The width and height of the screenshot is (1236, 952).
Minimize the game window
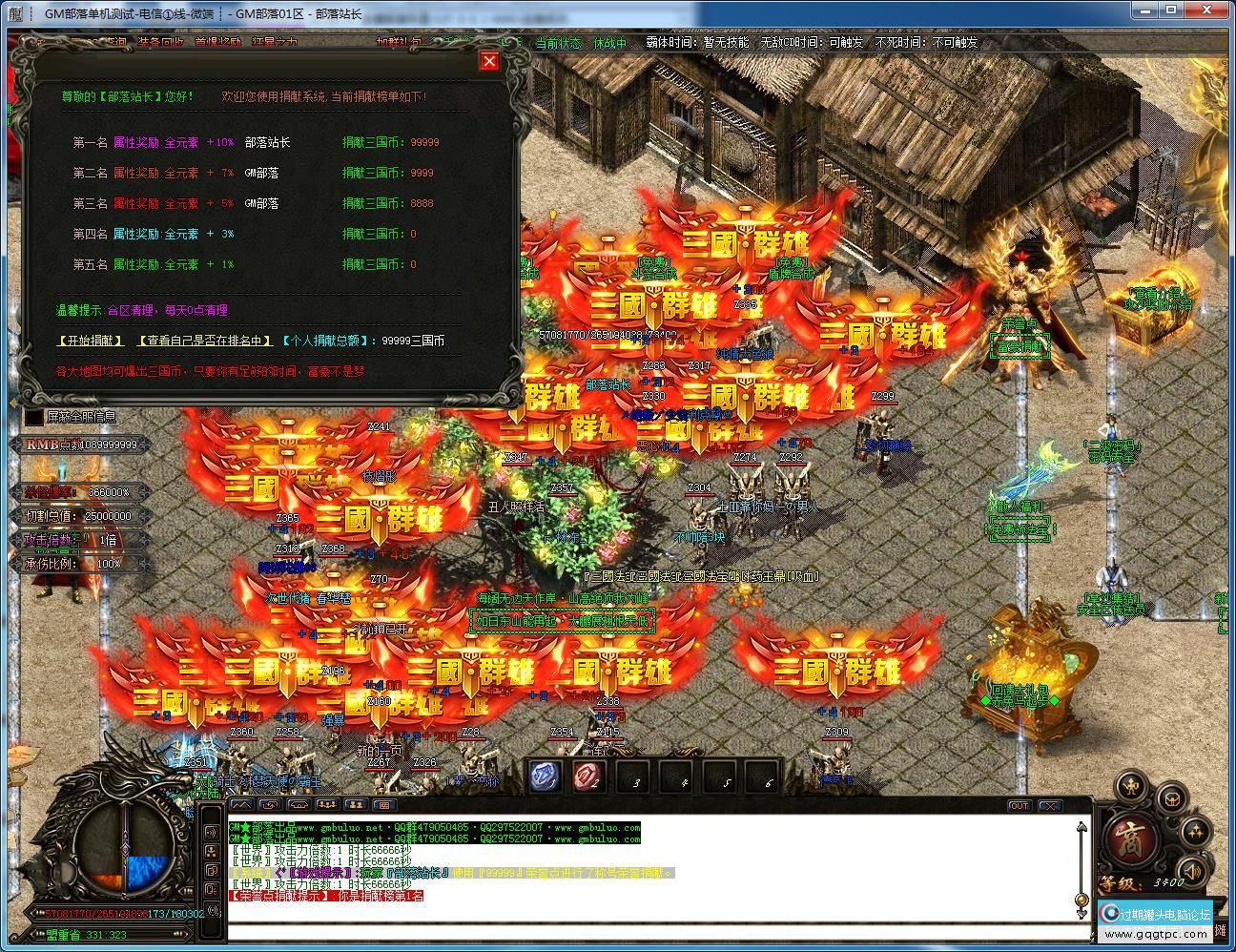click(1145, 11)
